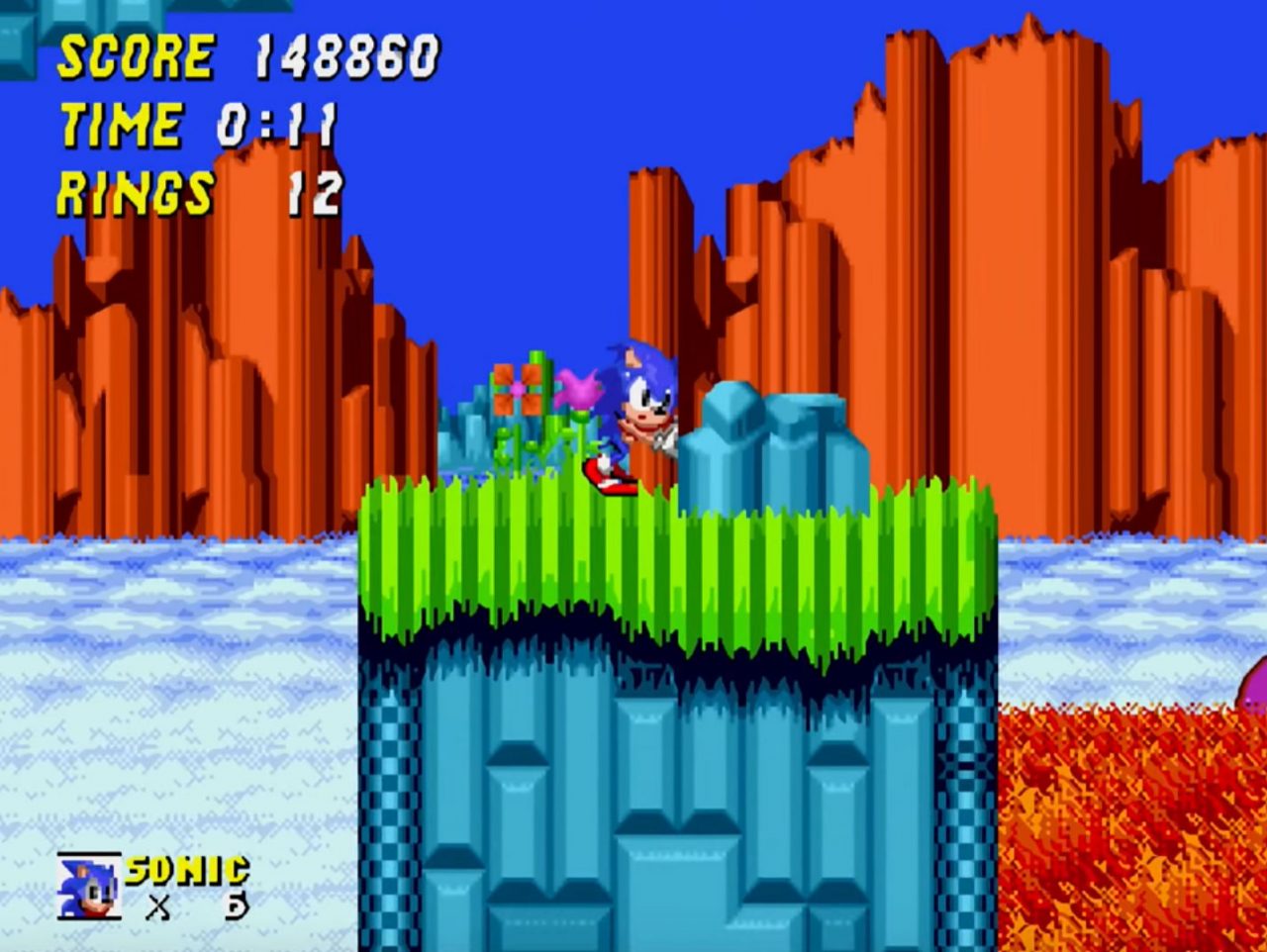Expand the score details readout
Screen dimensions: 1267x952
[x=346, y=57]
